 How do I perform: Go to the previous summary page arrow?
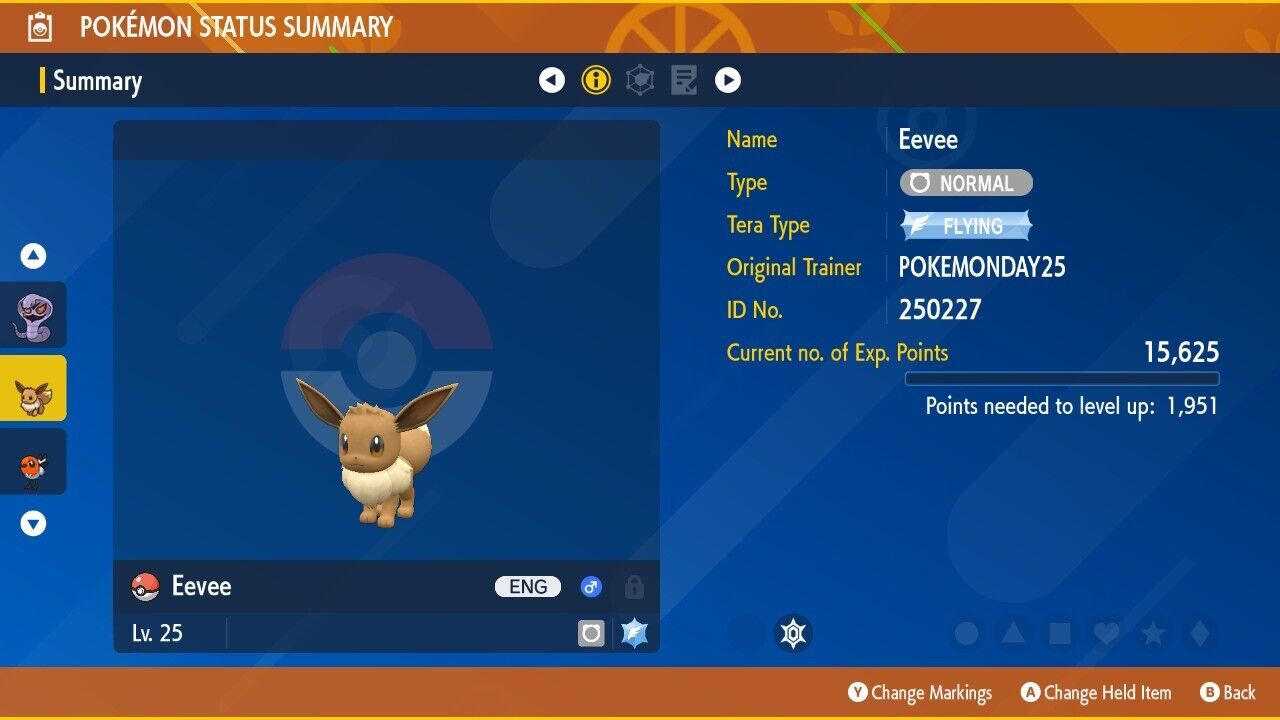[x=552, y=80]
